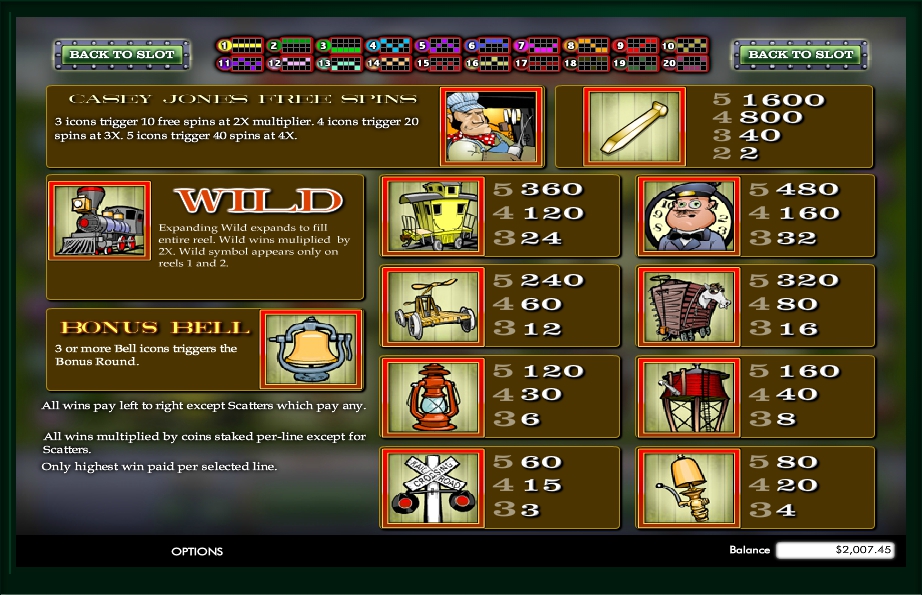922x595 pixels.
Task: Show the payline 13 pattern
Action: pyautogui.click(x=339, y=63)
